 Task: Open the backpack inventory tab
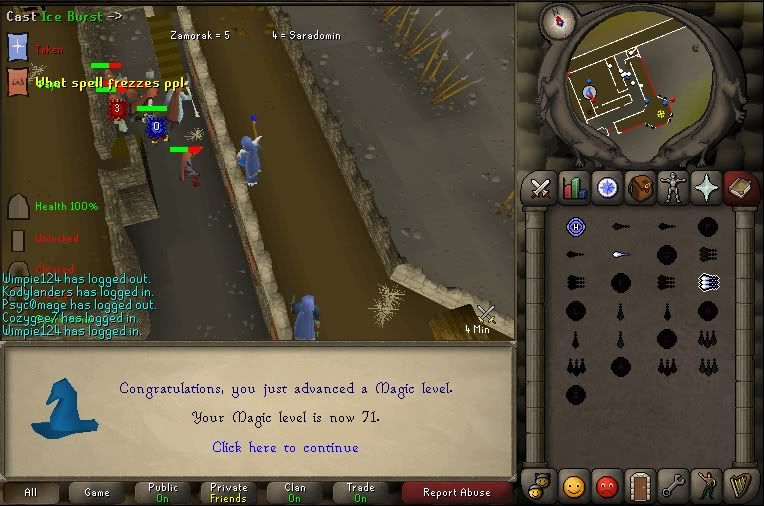(641, 187)
